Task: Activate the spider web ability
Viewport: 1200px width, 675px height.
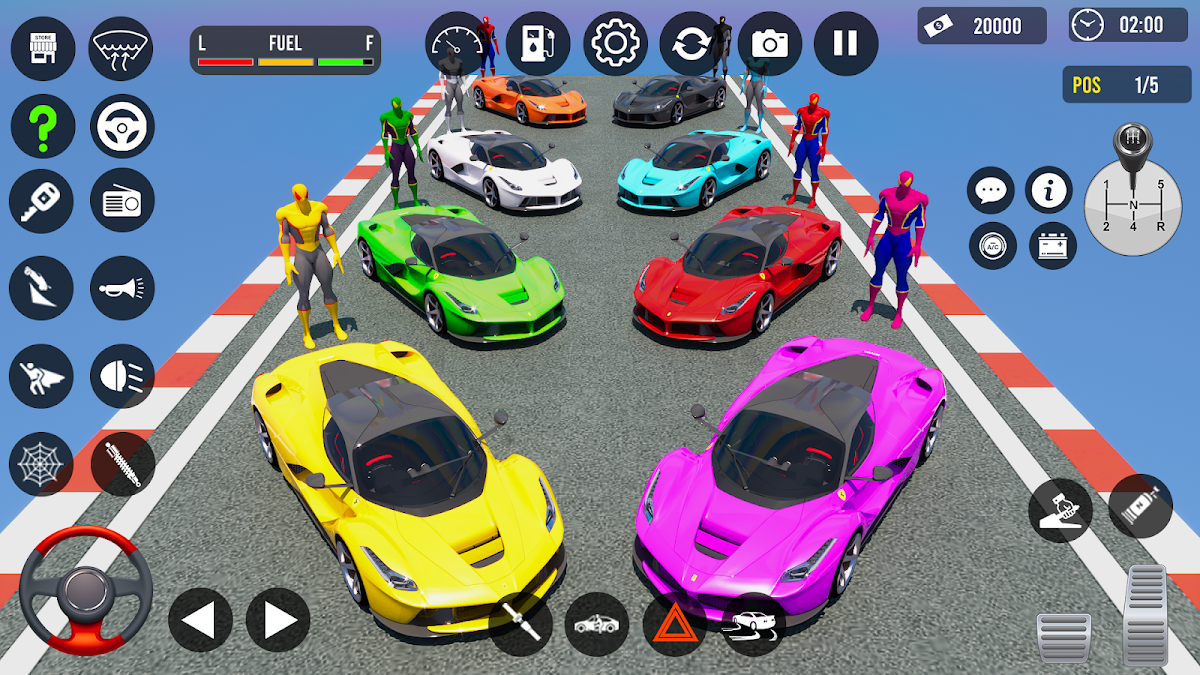Action: tap(42, 463)
